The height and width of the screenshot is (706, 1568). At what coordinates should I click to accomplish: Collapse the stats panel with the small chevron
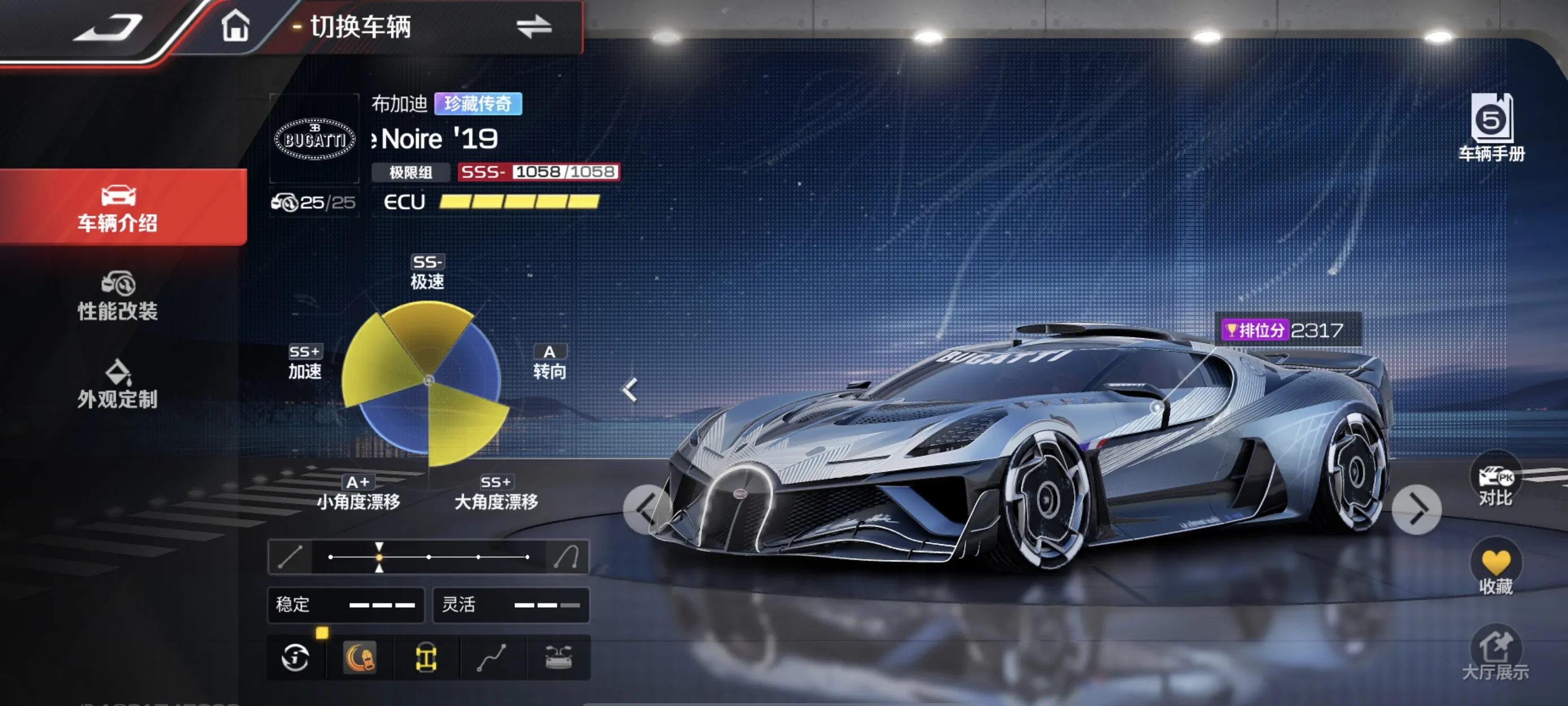pyautogui.click(x=630, y=389)
